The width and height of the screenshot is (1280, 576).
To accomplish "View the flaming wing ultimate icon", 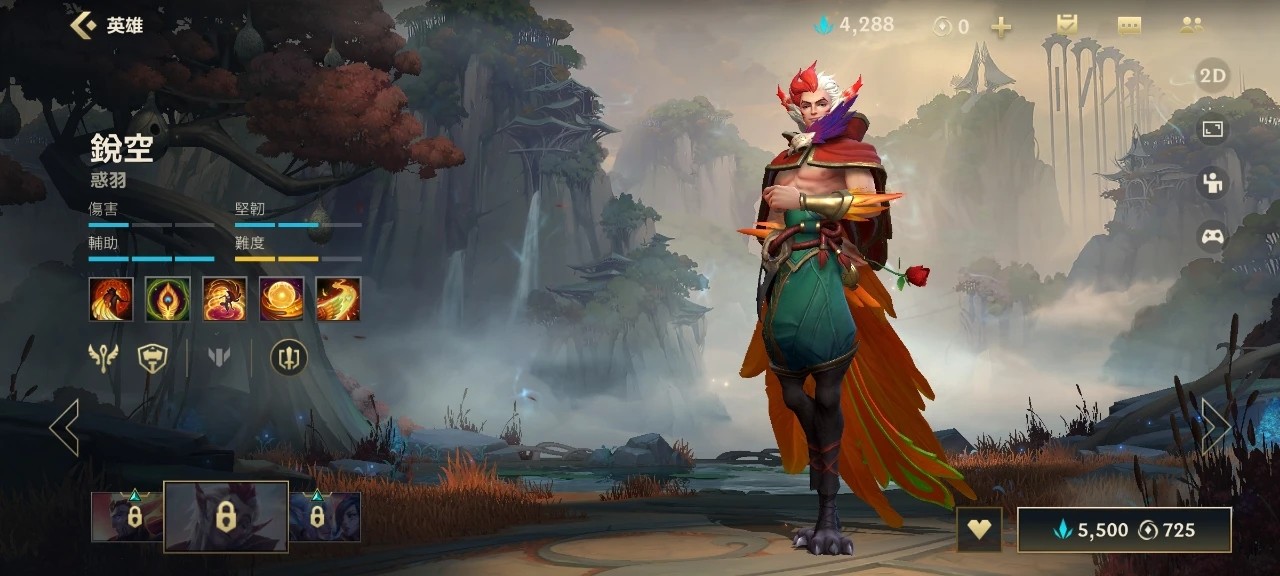I will (338, 299).
